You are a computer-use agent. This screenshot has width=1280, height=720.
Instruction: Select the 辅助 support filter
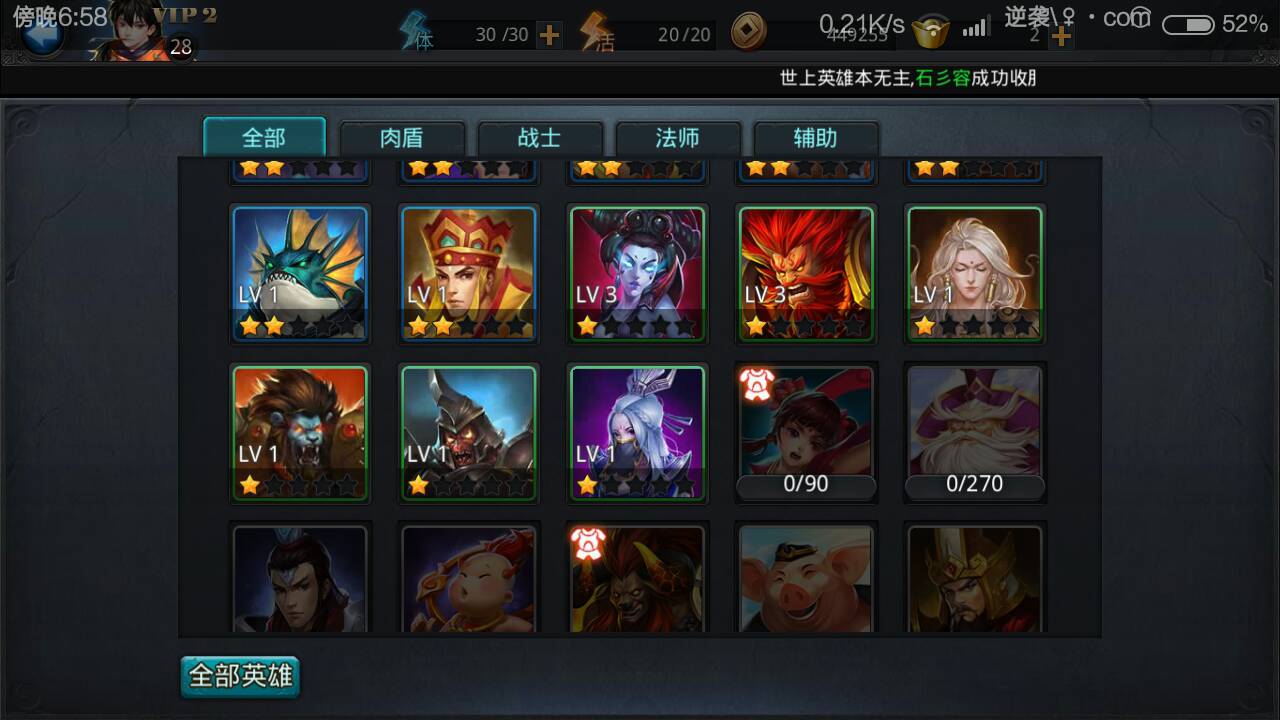pyautogui.click(x=817, y=139)
